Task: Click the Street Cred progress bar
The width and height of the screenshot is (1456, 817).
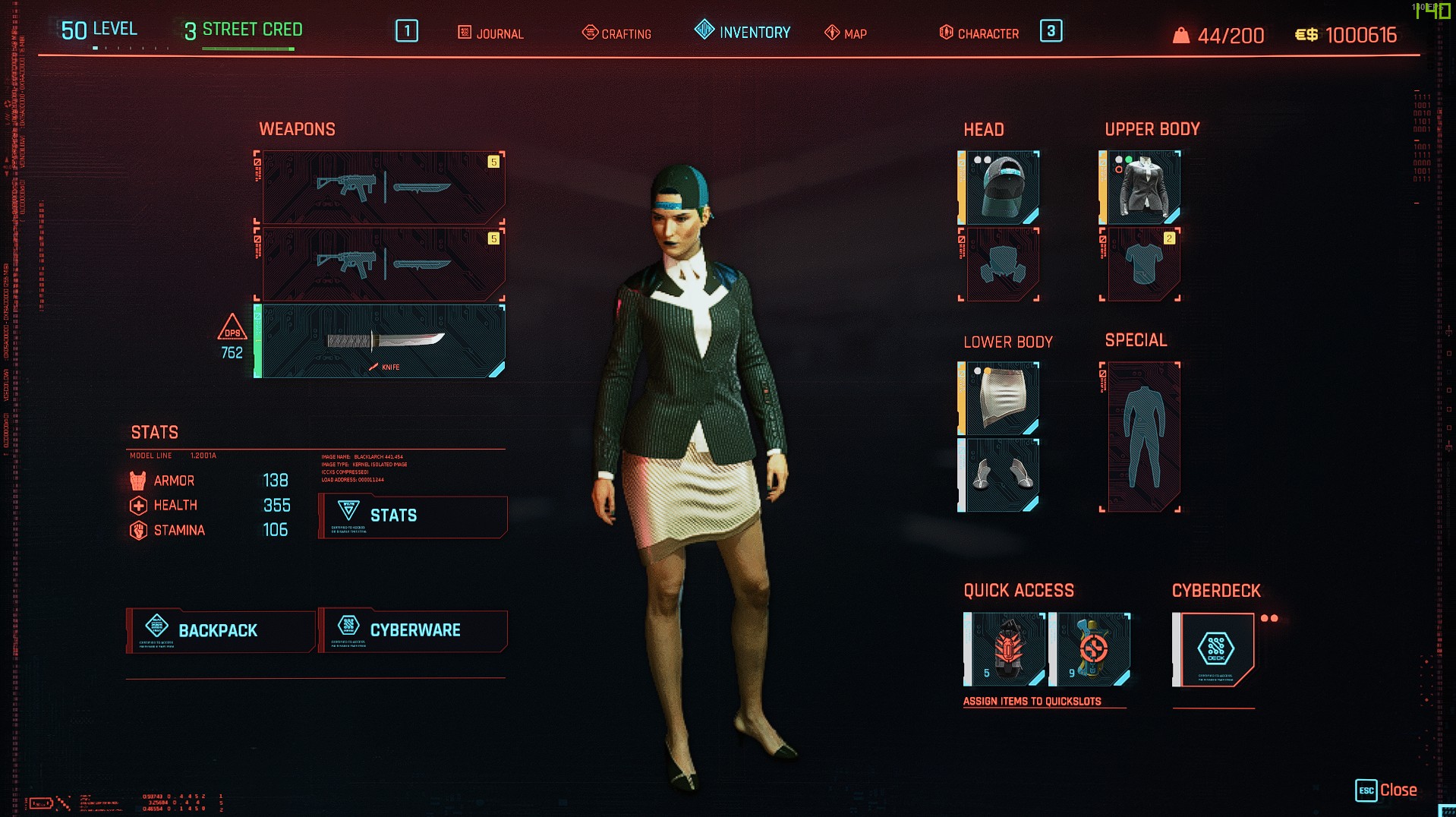Action: coord(249,47)
